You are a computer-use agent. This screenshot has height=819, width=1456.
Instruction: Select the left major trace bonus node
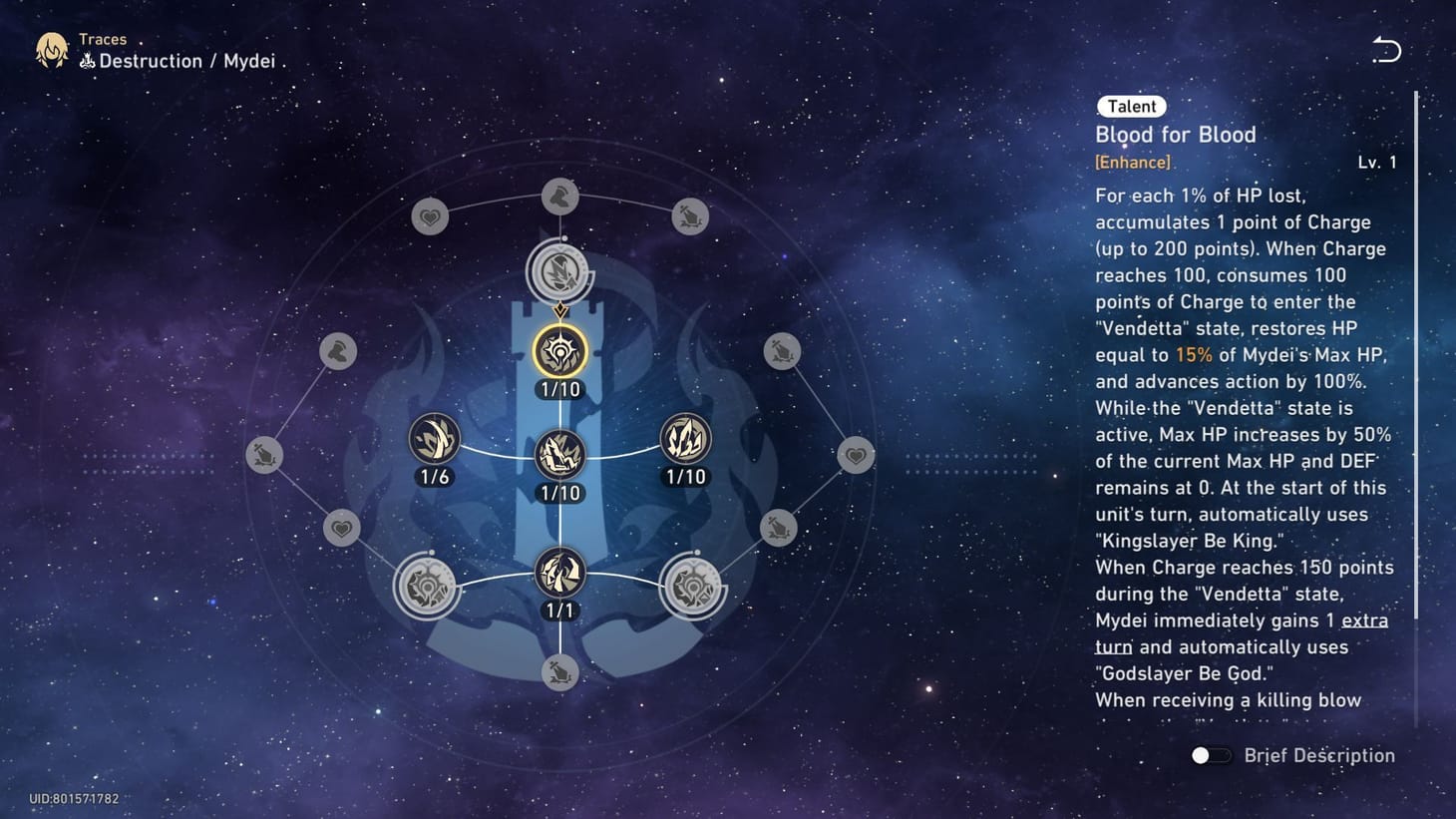(429, 587)
